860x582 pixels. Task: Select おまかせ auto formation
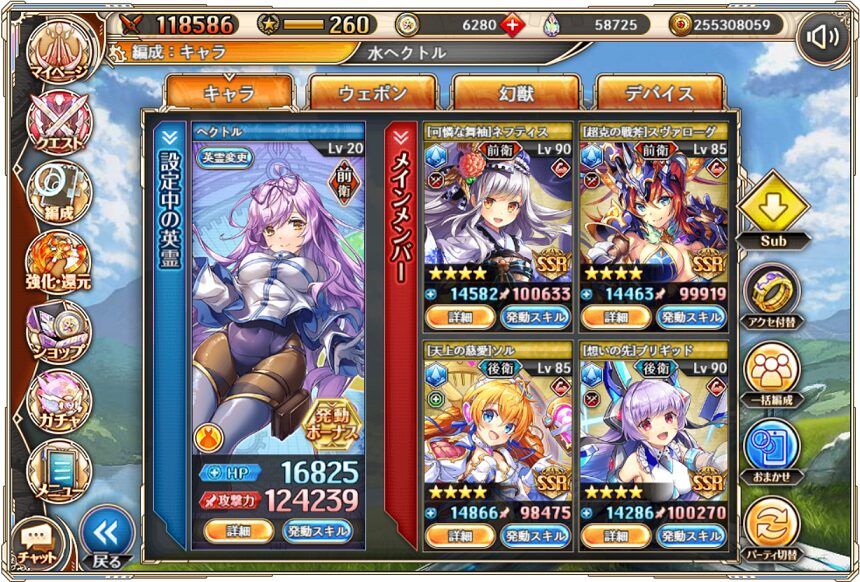[772, 447]
